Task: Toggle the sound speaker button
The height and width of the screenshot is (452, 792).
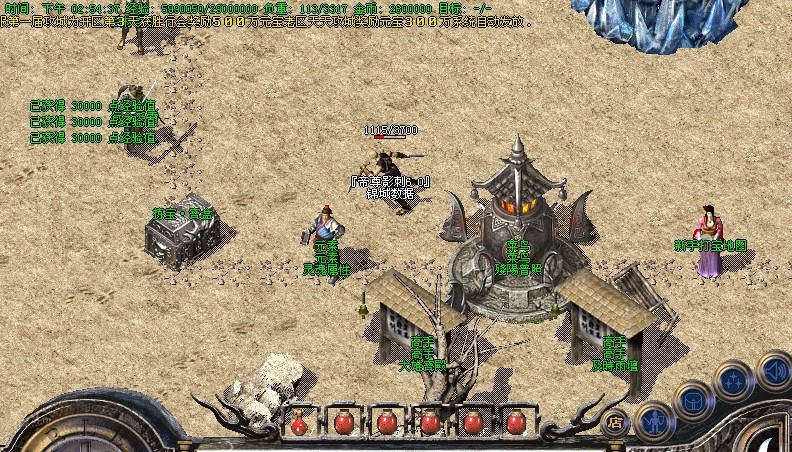Action: point(773,370)
